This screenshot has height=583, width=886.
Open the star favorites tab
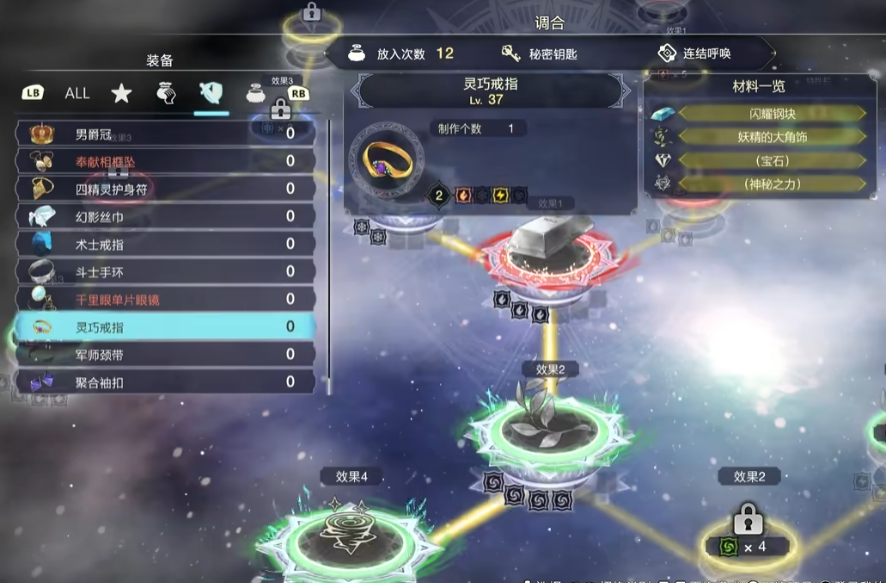121,94
